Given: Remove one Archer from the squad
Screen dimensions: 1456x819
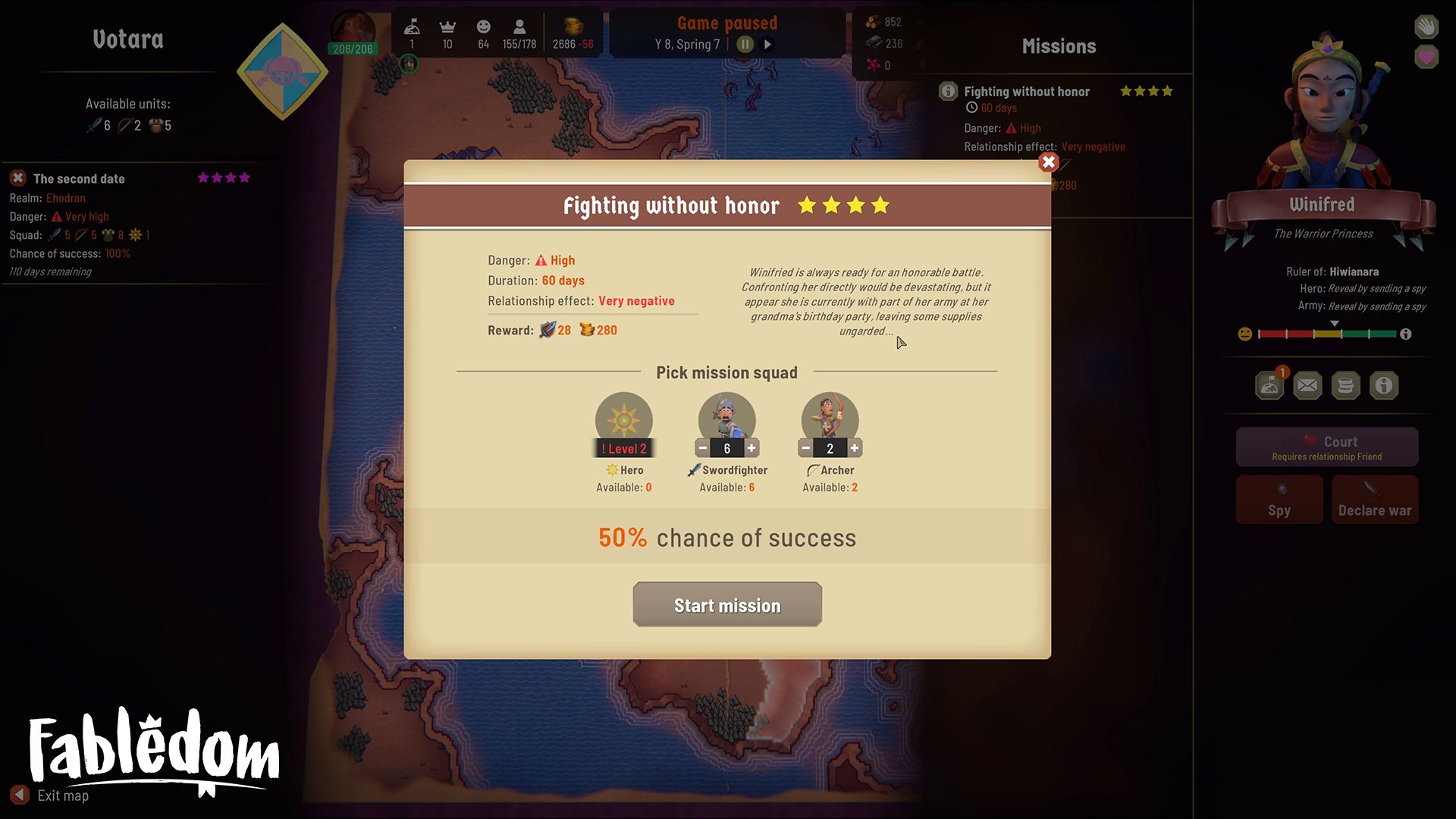Looking at the screenshot, I should [805, 448].
